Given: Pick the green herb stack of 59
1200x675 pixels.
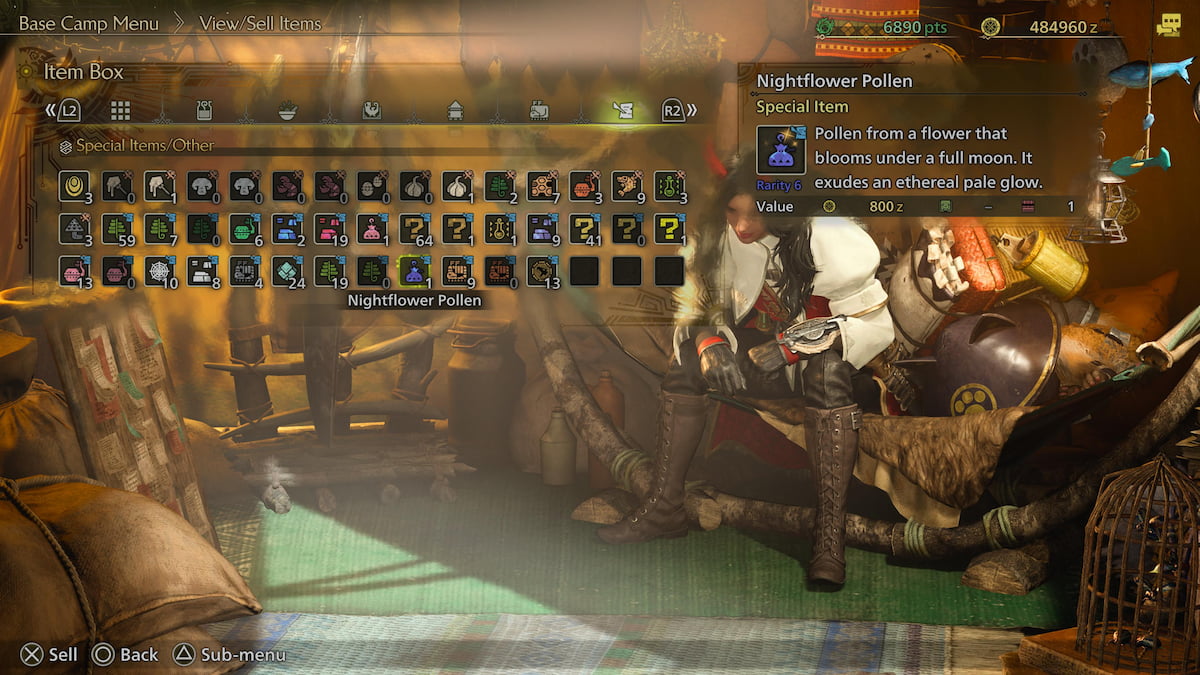Looking at the screenshot, I should click(116, 229).
